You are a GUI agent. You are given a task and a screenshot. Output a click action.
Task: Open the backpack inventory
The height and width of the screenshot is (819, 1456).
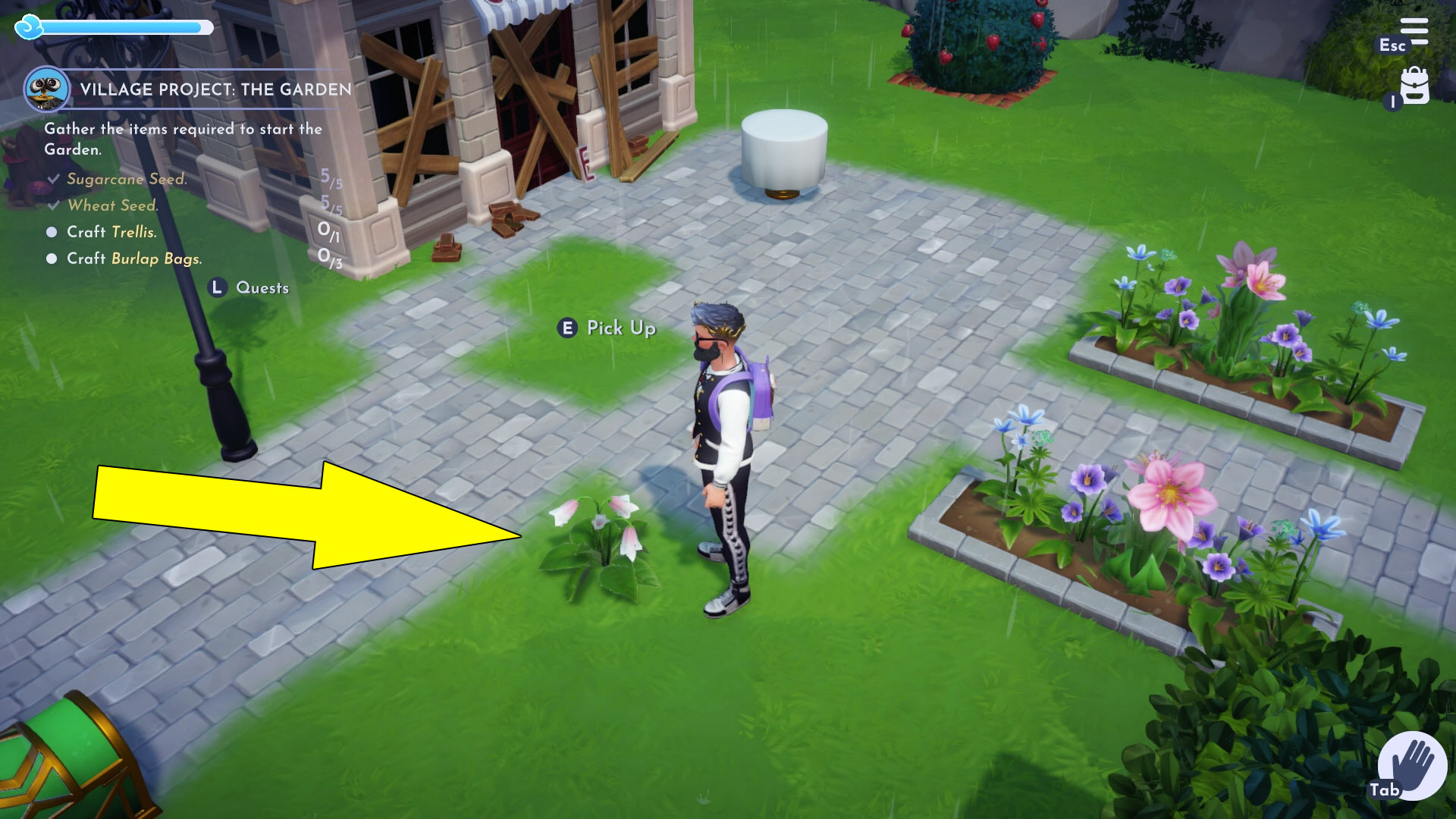point(1414,86)
